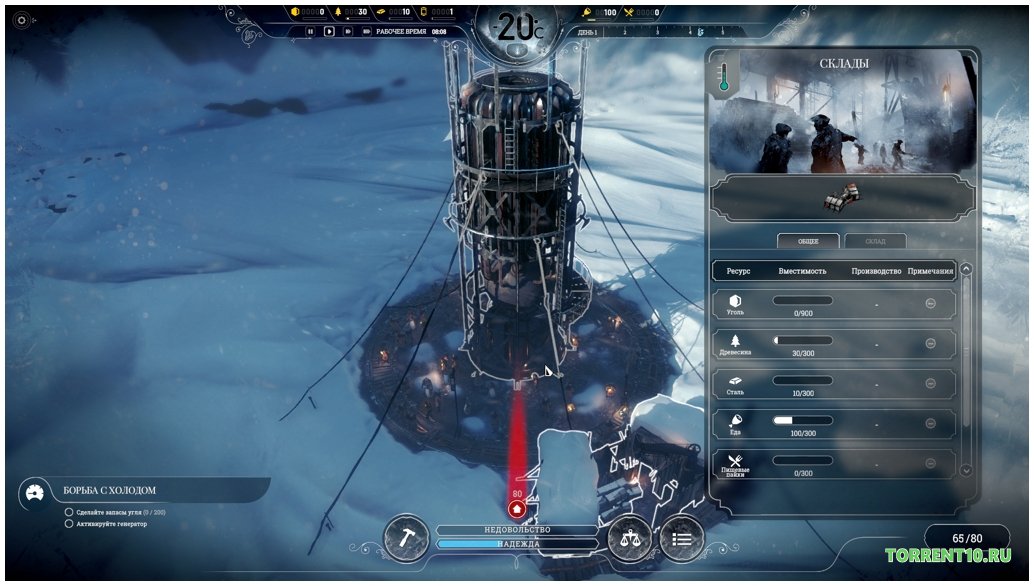Click the red home marker on generator

517,508
